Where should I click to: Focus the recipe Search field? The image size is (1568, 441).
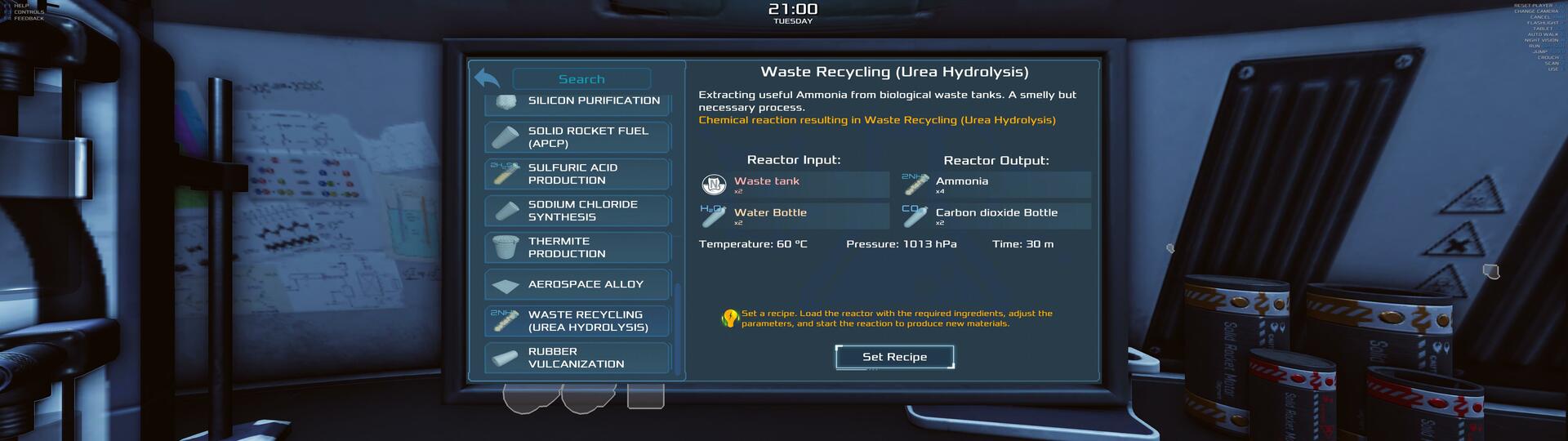581,79
